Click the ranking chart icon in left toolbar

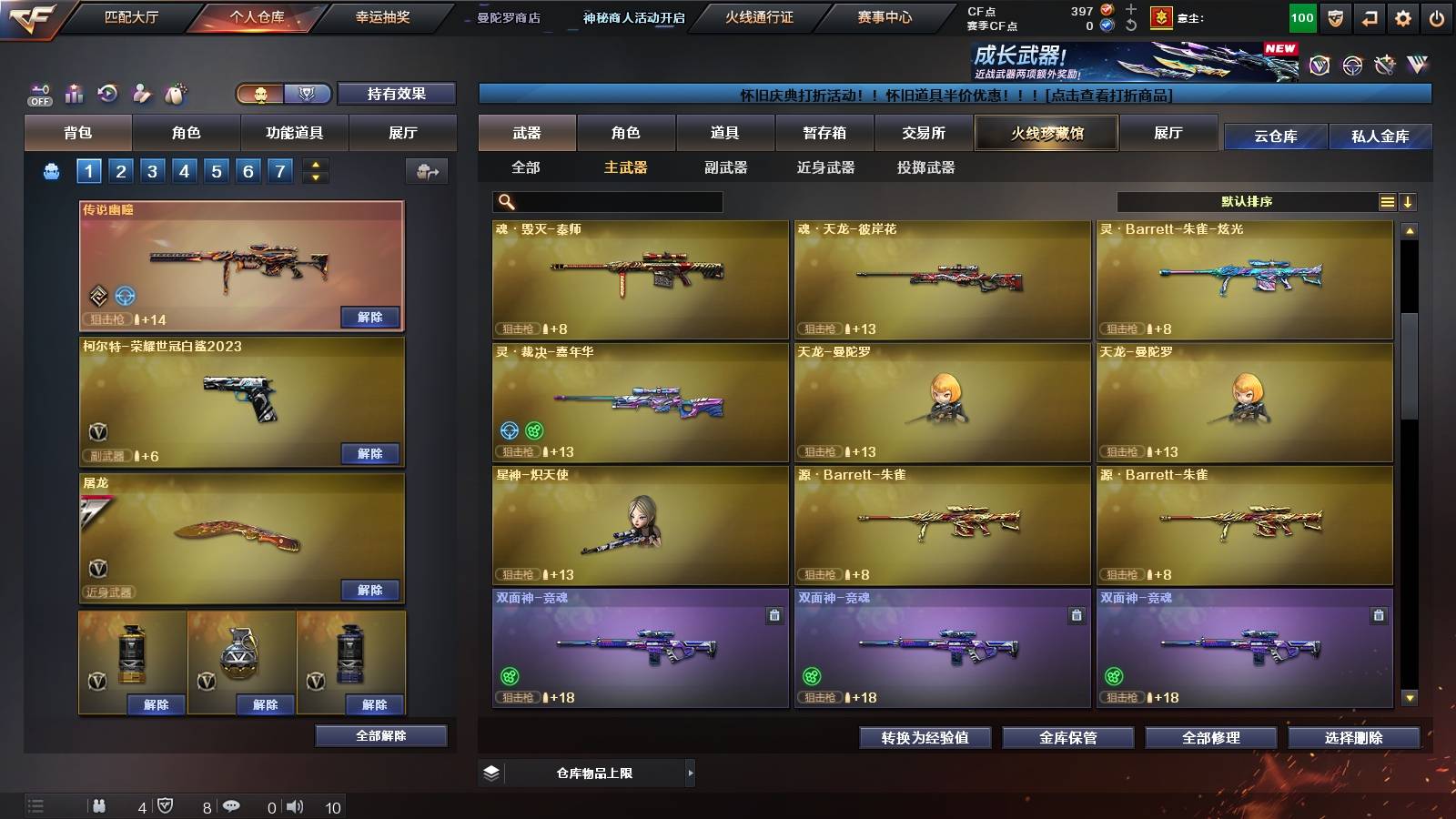74,92
